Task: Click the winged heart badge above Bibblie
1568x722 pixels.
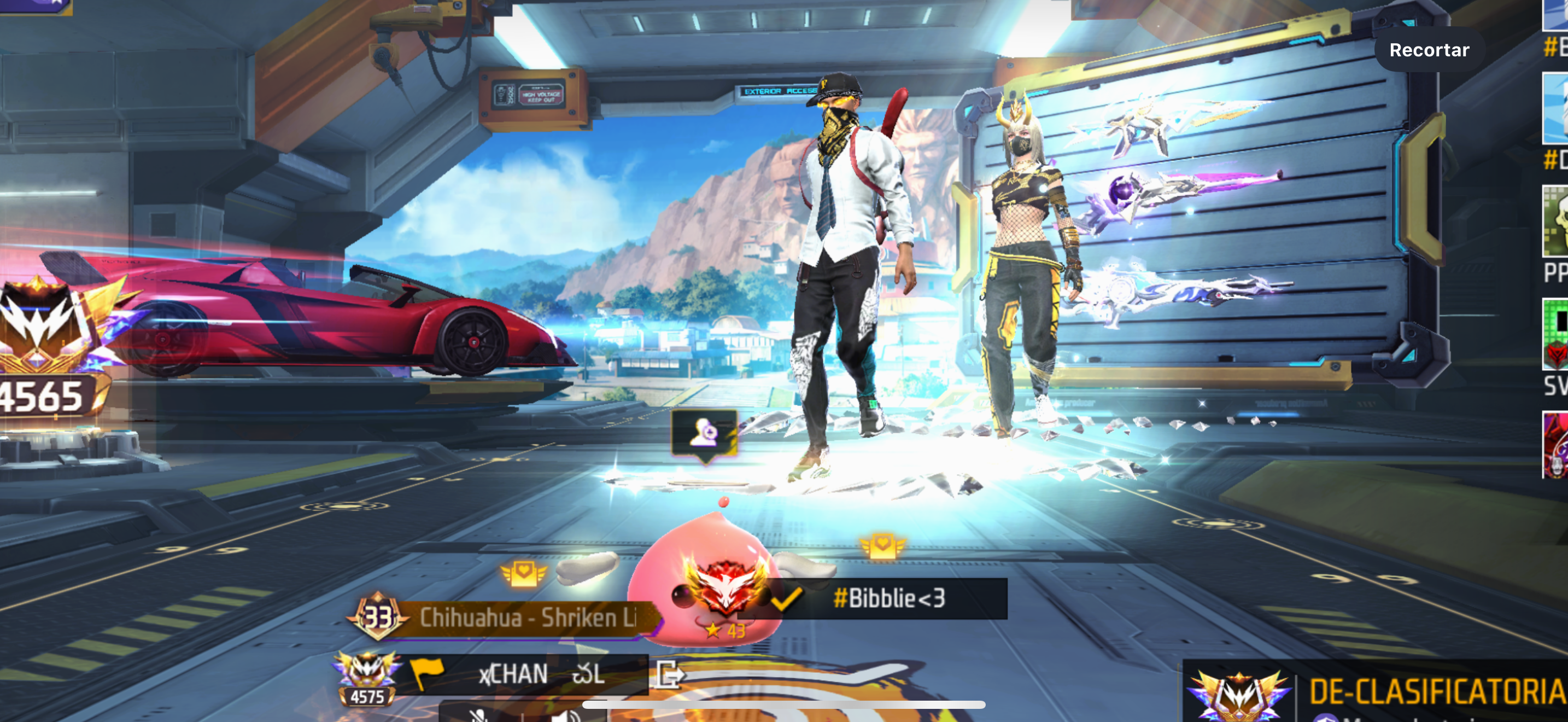Action: click(x=881, y=545)
